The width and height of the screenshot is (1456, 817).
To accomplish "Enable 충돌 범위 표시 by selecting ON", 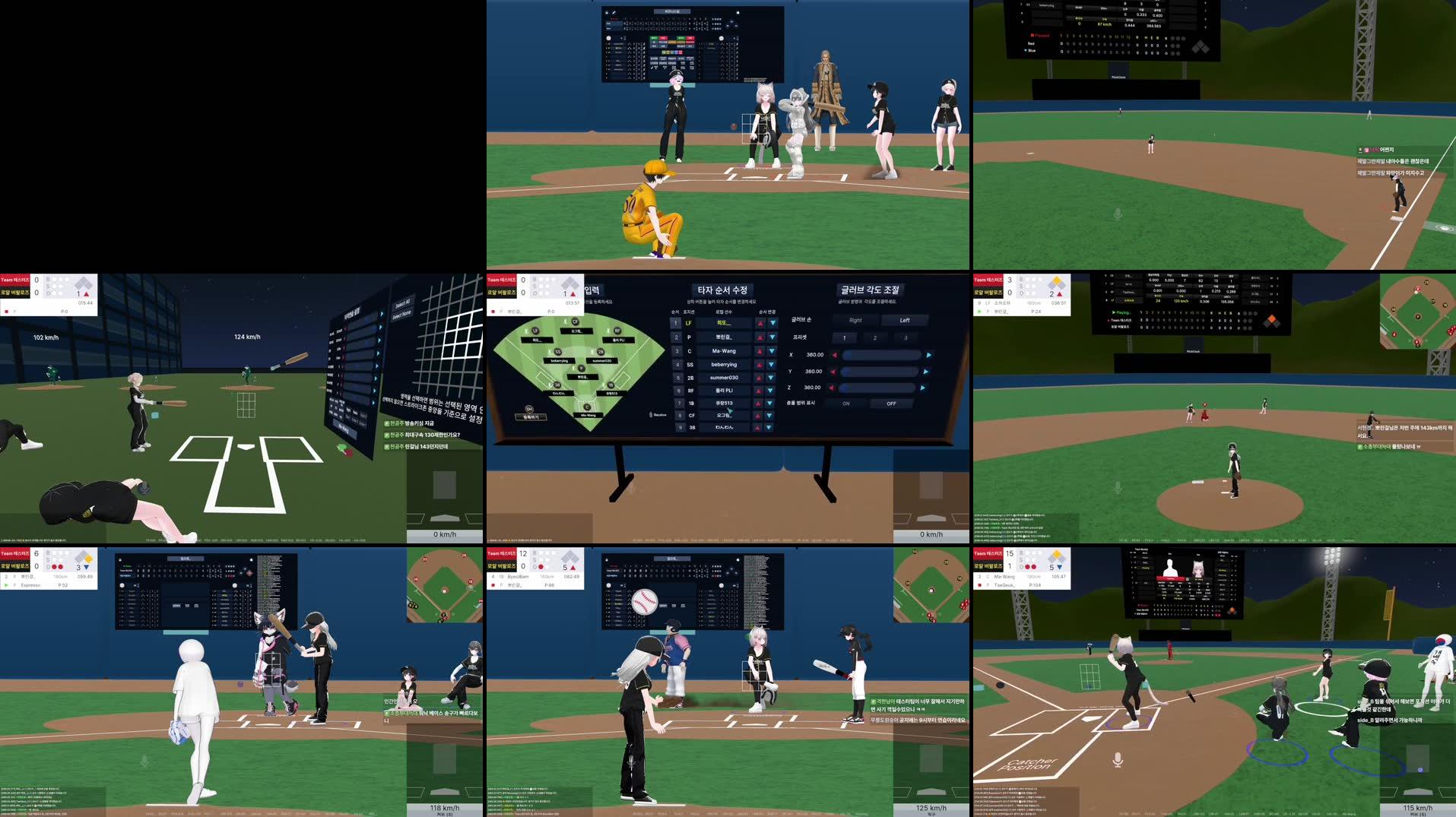I will point(846,404).
